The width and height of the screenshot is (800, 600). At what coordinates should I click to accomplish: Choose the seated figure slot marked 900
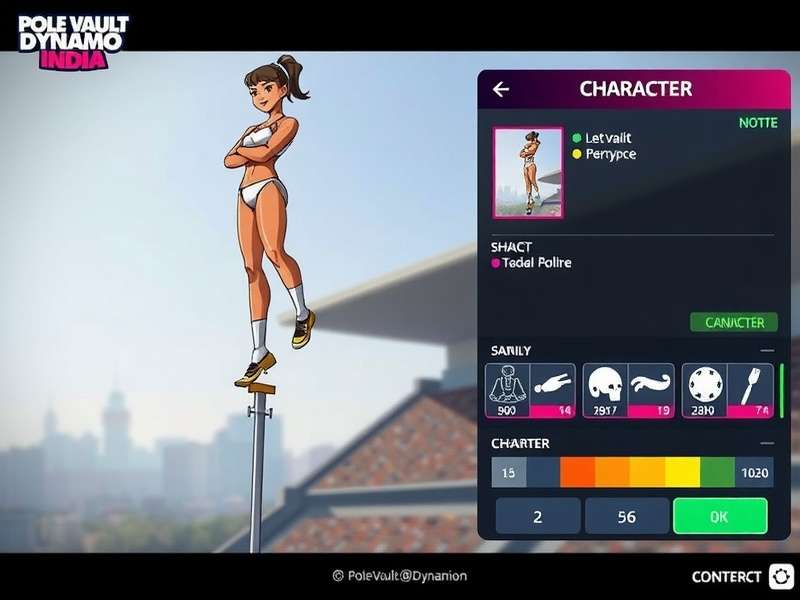click(x=507, y=389)
